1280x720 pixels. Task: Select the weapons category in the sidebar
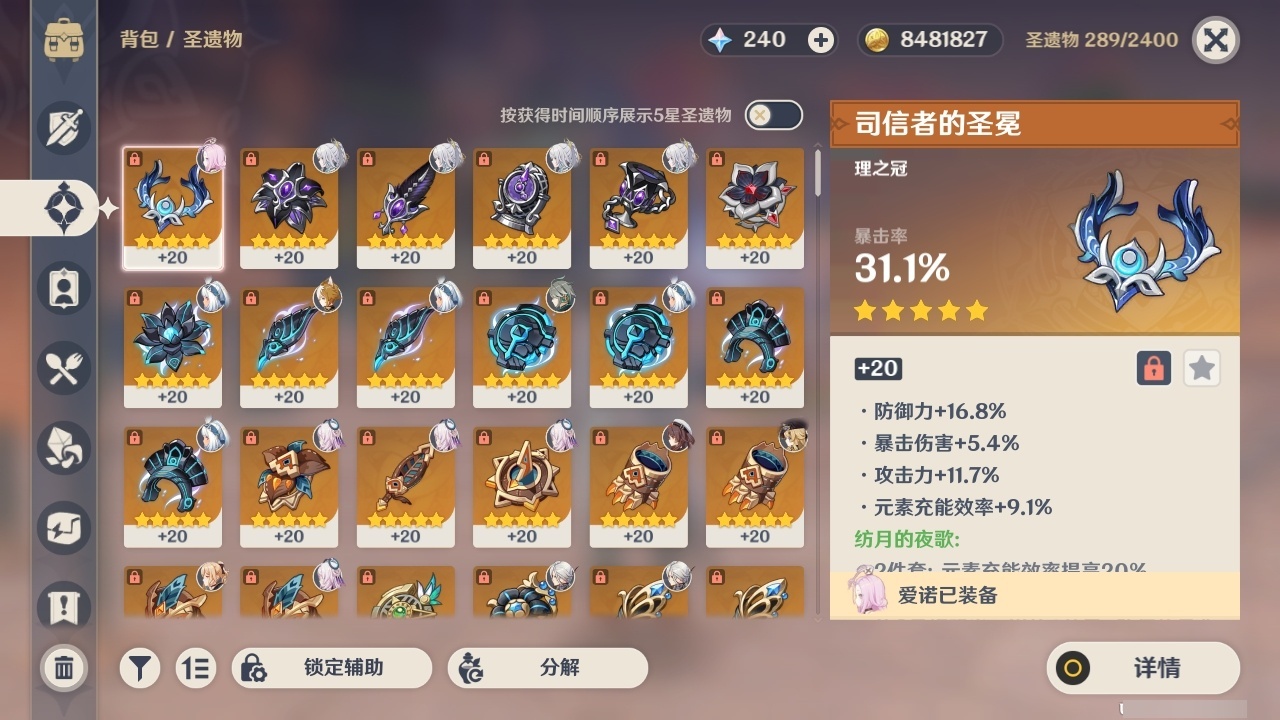pos(63,127)
